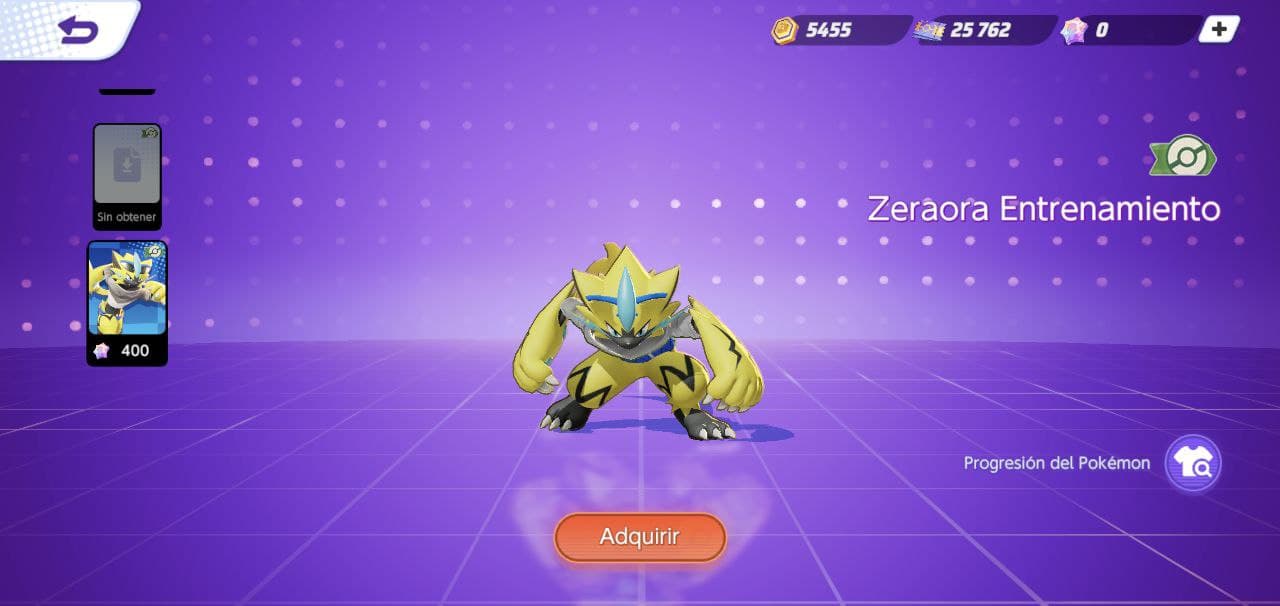Choose the locked Sin obtener skin
The height and width of the screenshot is (606, 1280).
tap(127, 176)
